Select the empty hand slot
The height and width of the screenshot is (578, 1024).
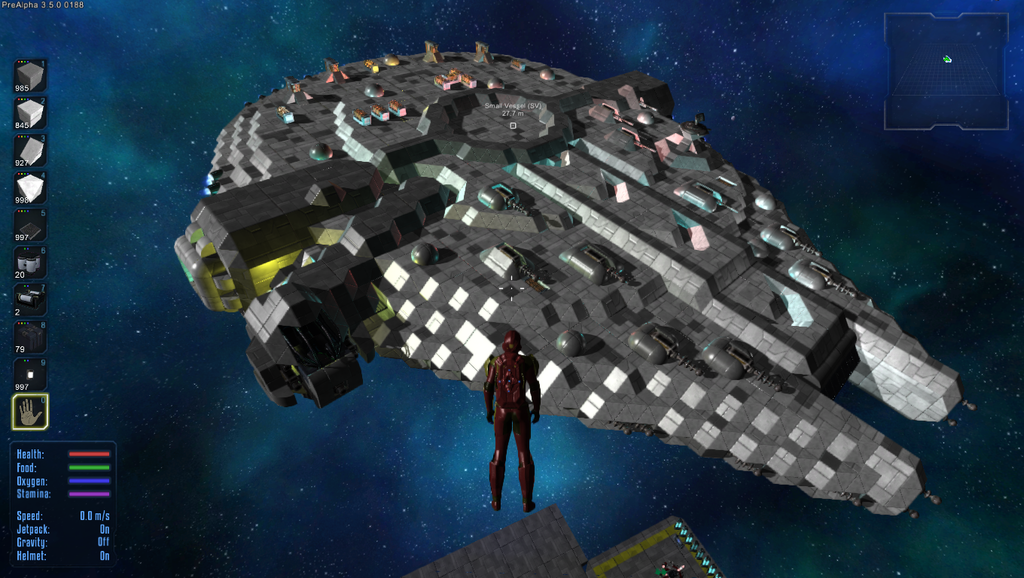tap(30, 411)
